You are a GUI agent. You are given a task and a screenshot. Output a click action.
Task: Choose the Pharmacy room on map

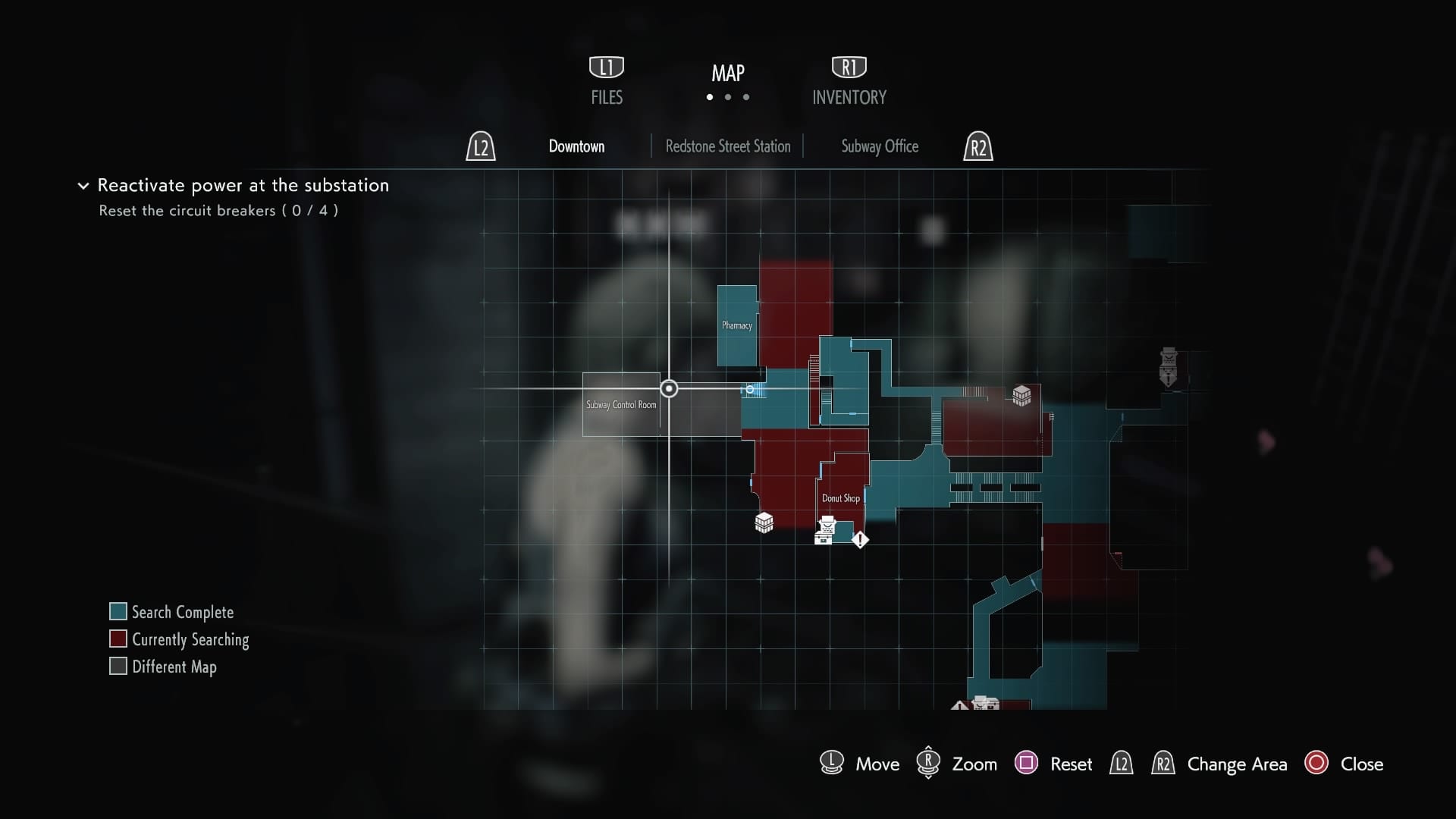[736, 325]
